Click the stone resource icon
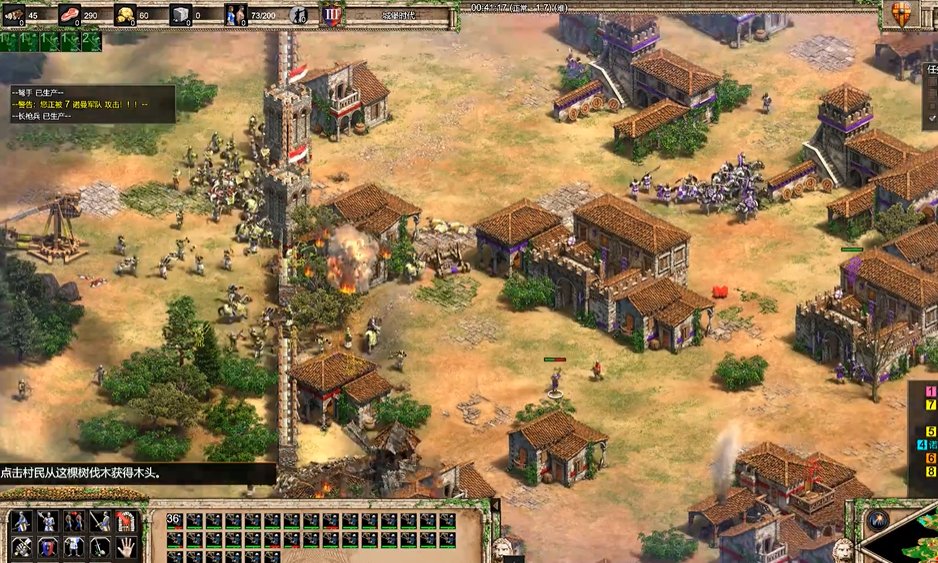Screen dimensions: 938x563 [x=181, y=14]
